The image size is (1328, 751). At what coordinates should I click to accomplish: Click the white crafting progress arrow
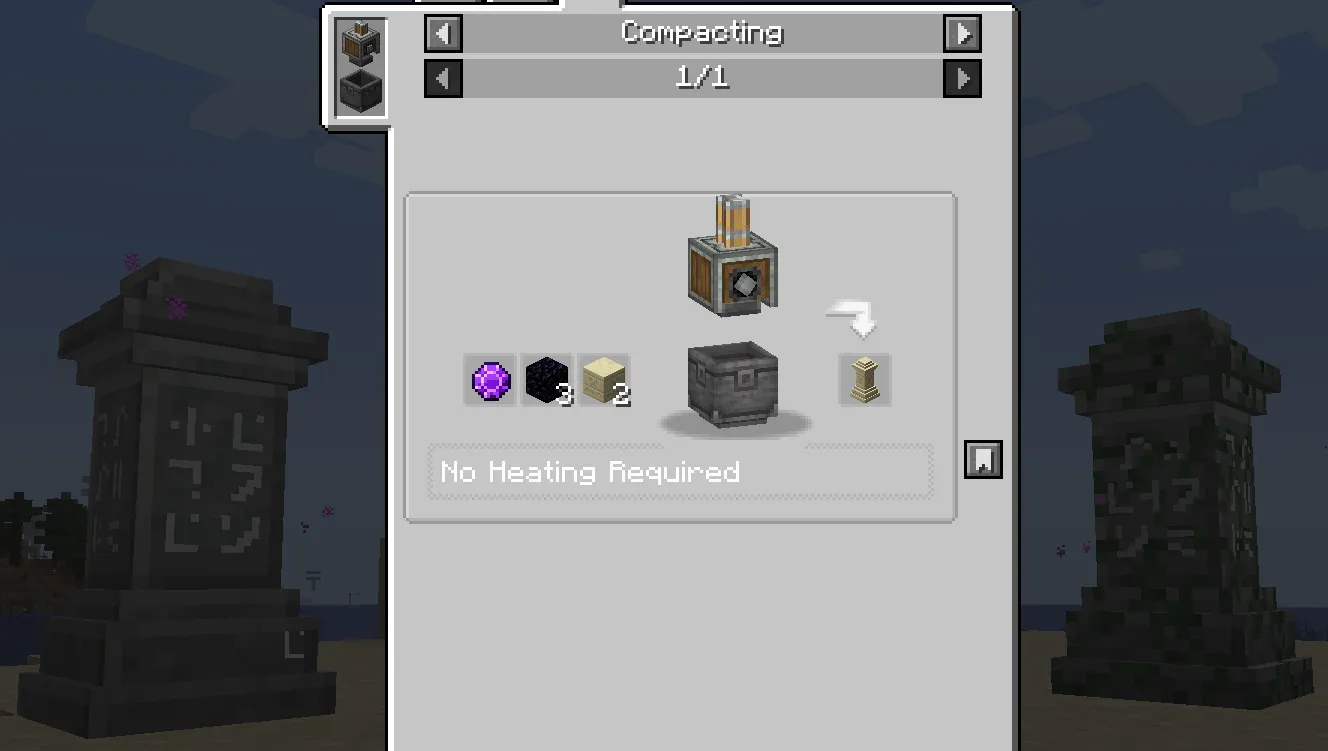(851, 318)
